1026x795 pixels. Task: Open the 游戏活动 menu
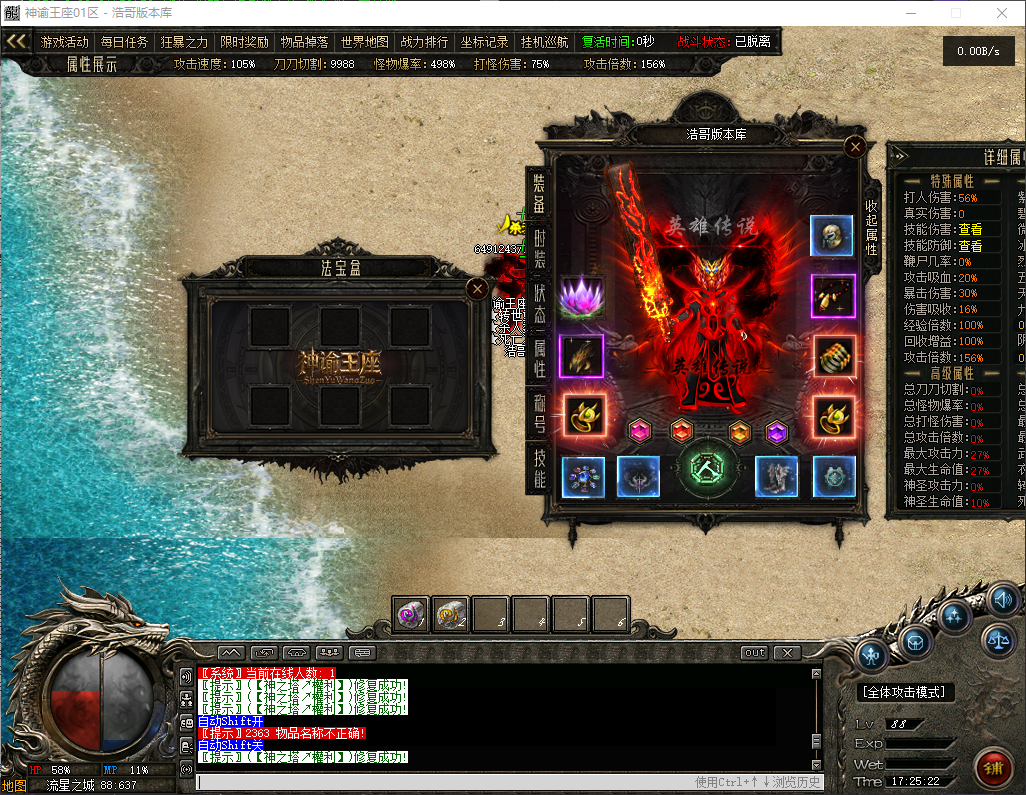pos(65,42)
